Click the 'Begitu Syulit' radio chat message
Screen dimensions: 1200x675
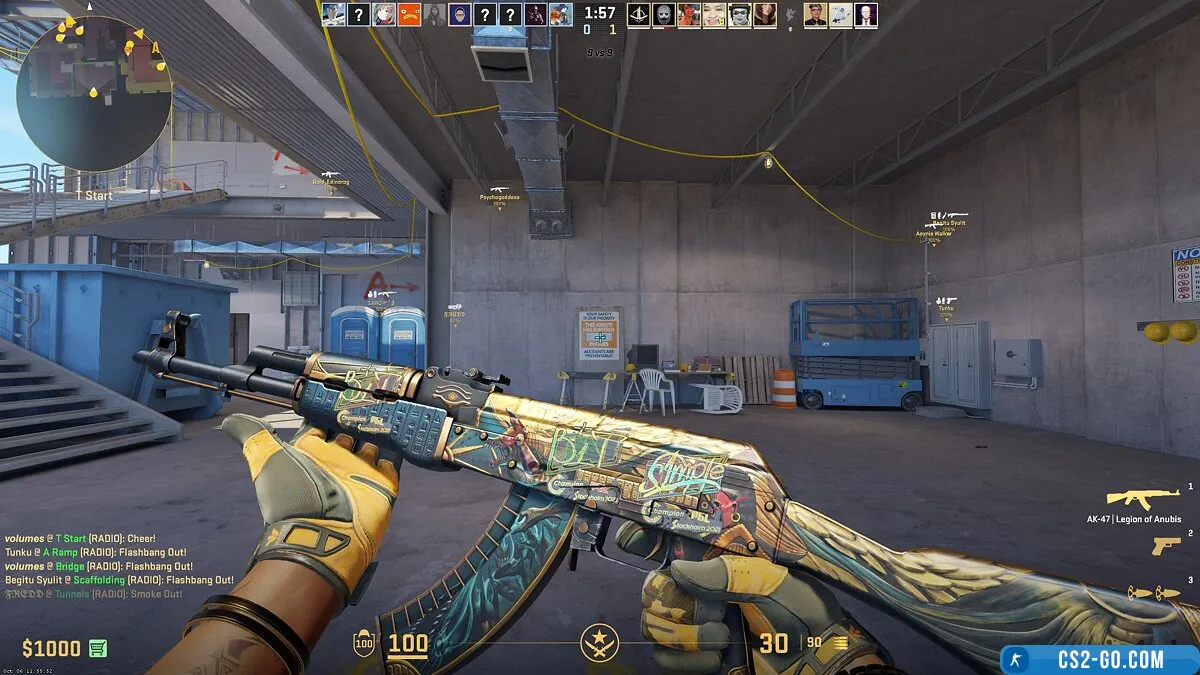[119, 580]
